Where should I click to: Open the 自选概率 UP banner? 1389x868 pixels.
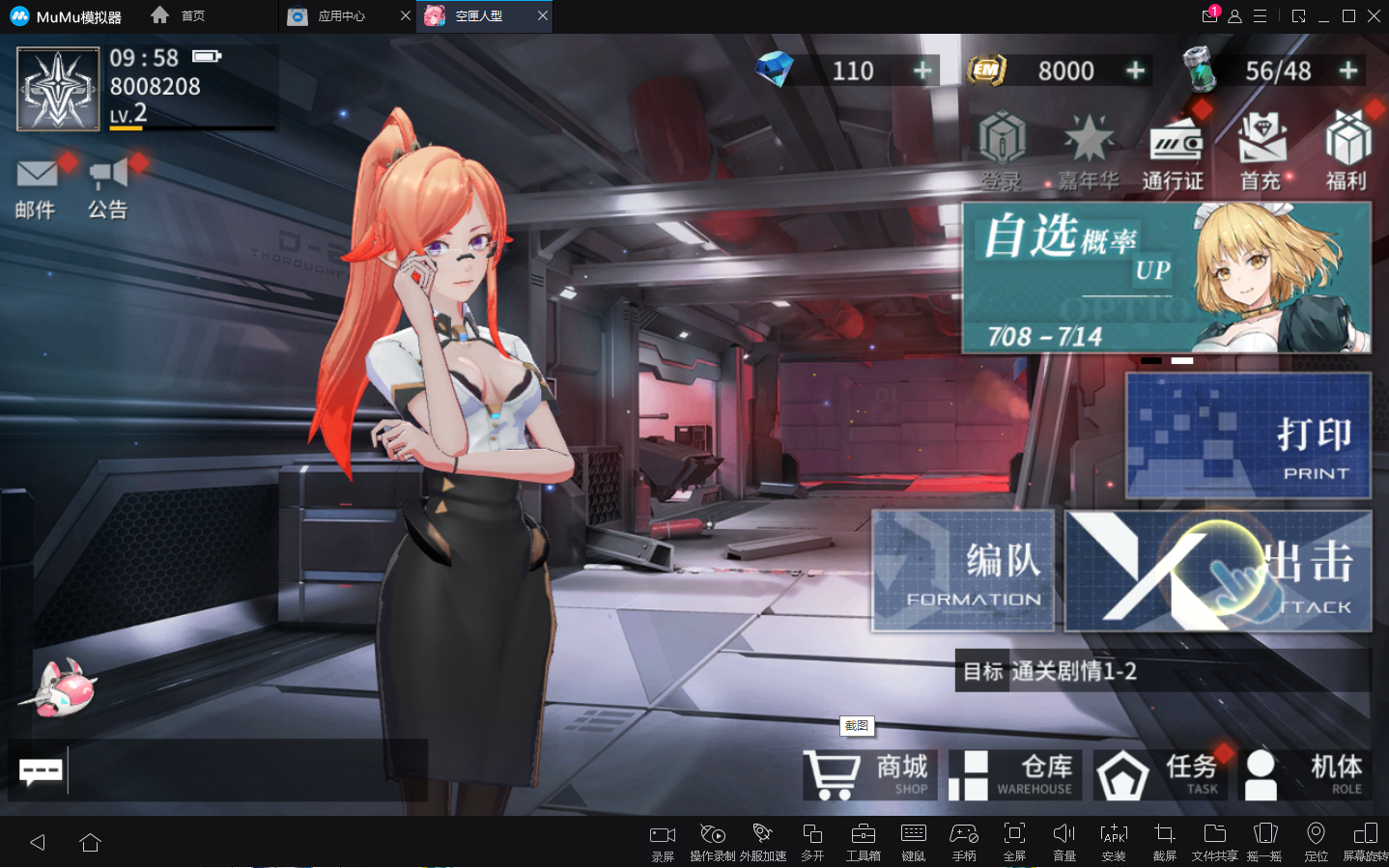pyautogui.click(x=1166, y=278)
